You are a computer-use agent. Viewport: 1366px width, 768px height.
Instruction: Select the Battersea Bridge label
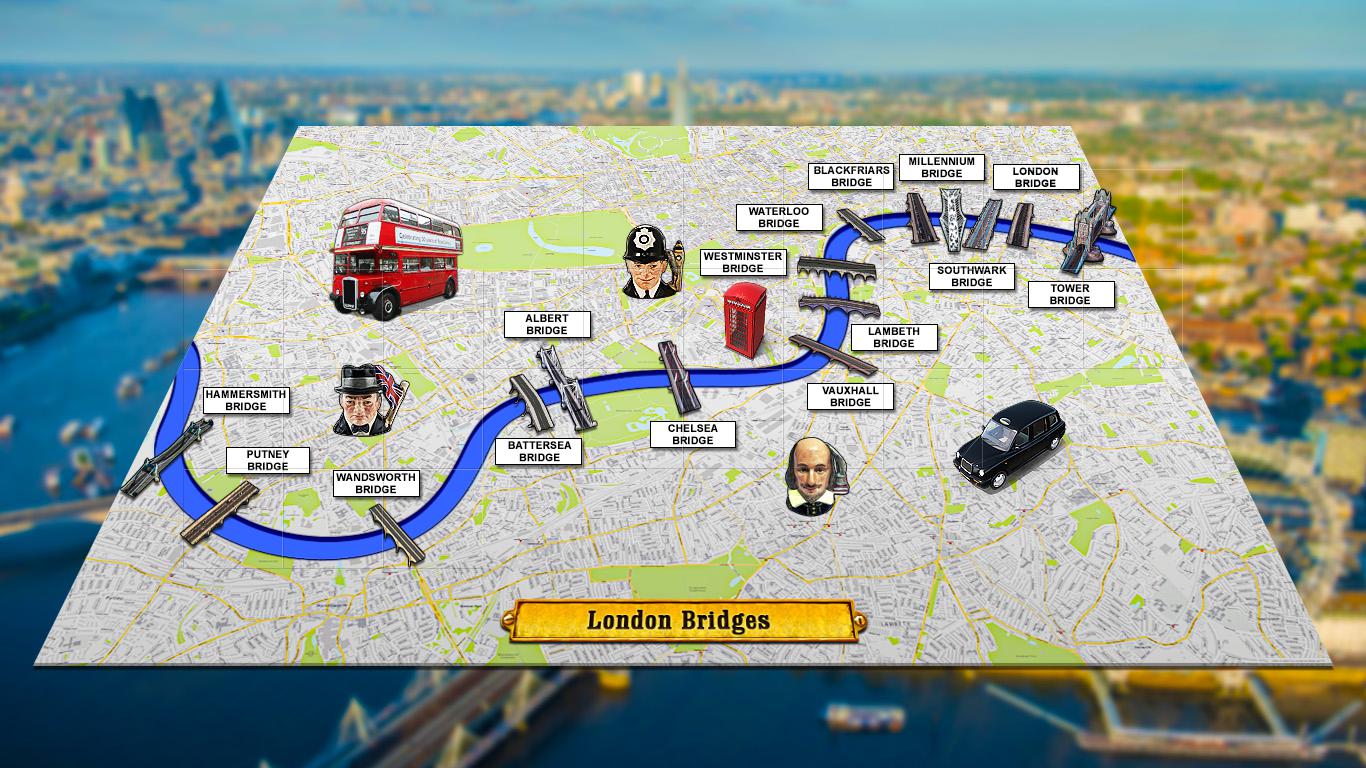pyautogui.click(x=539, y=451)
